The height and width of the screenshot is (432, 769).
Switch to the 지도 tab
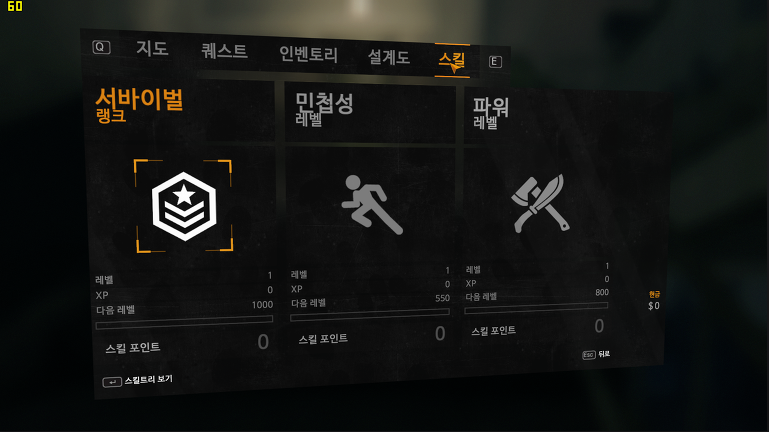(x=152, y=48)
